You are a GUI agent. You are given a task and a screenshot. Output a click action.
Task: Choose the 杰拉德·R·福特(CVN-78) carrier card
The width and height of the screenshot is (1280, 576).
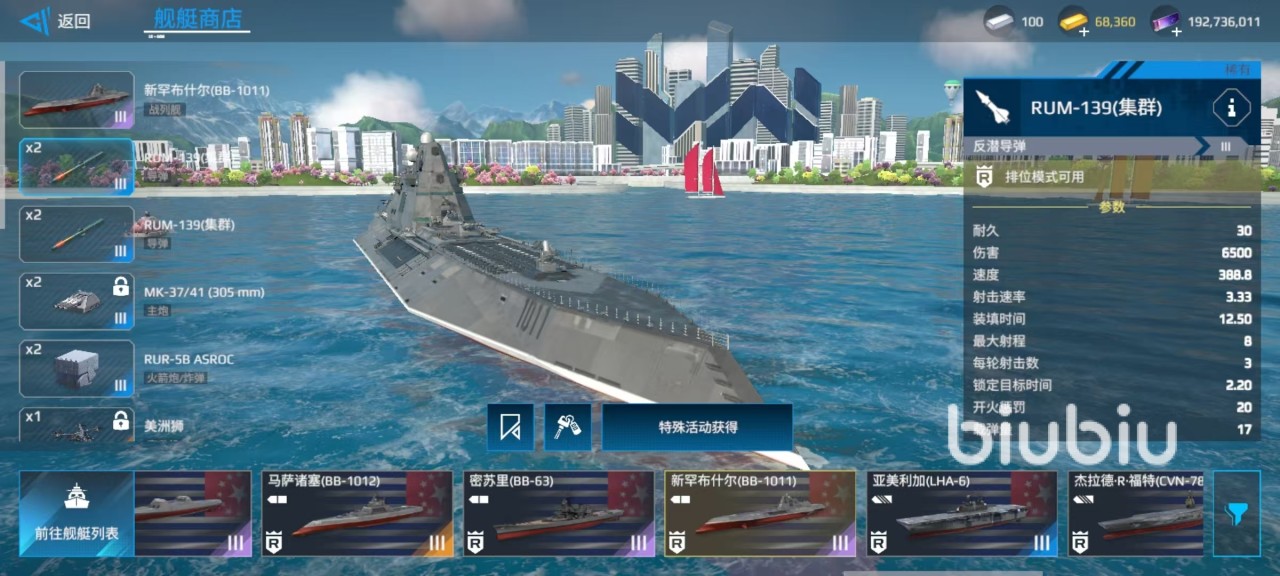tap(1135, 513)
